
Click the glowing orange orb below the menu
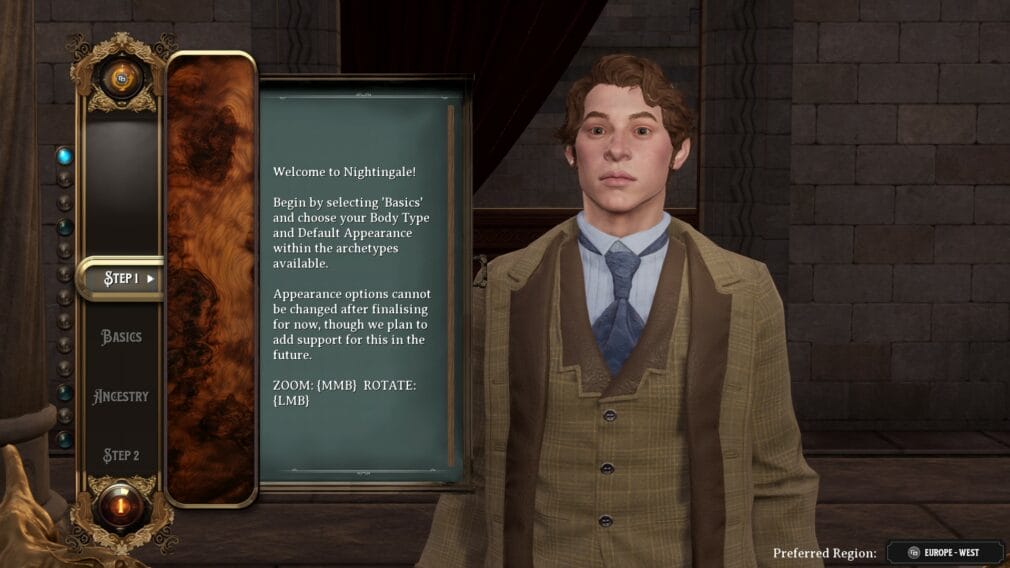(x=122, y=505)
